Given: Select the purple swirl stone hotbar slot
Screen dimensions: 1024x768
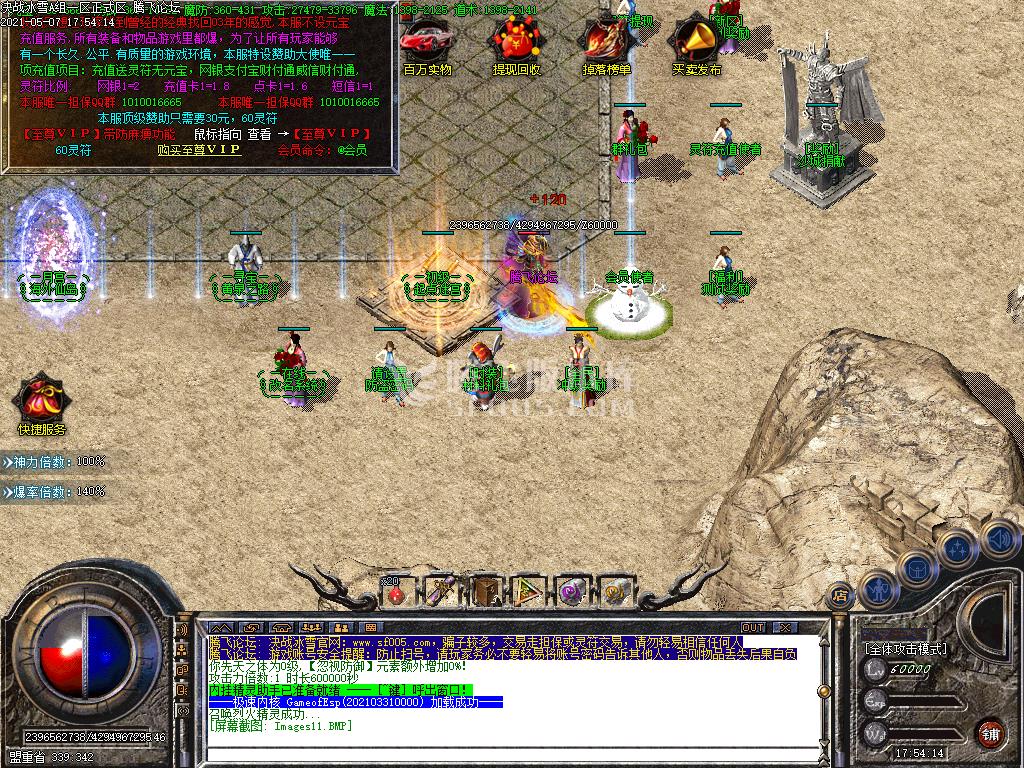Looking at the screenshot, I should (x=573, y=593).
